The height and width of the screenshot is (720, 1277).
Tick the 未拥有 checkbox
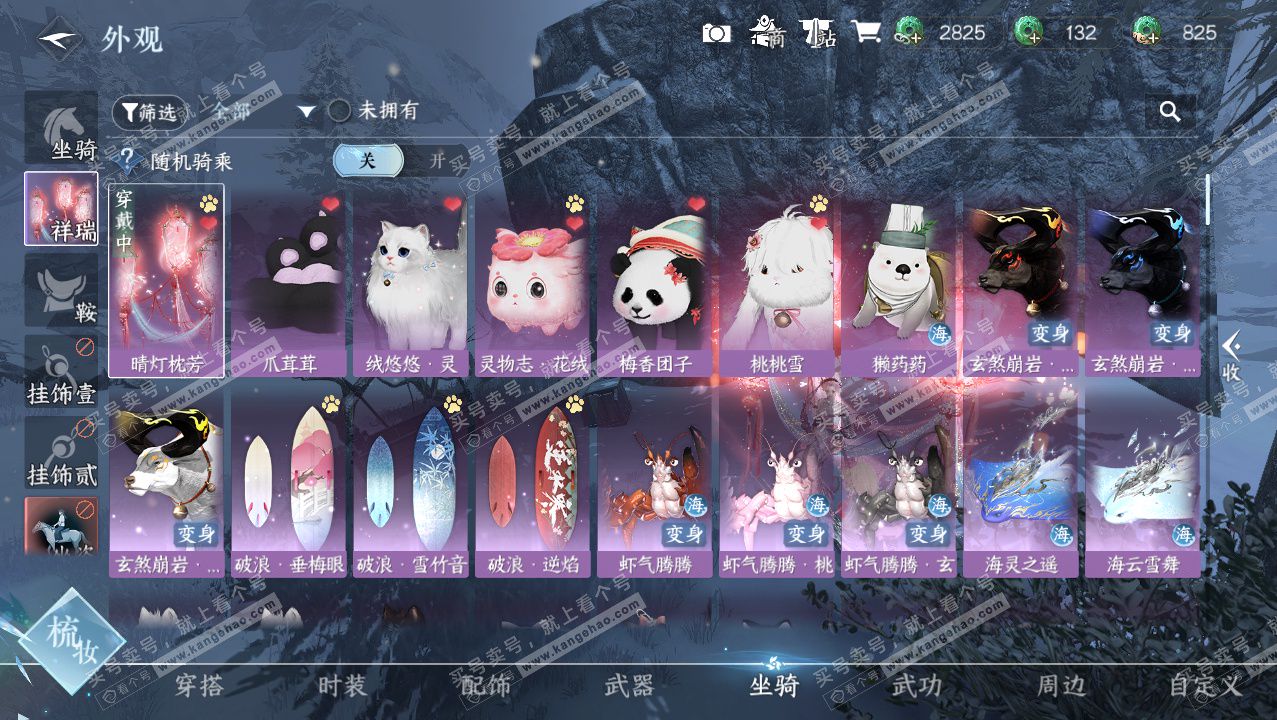340,111
